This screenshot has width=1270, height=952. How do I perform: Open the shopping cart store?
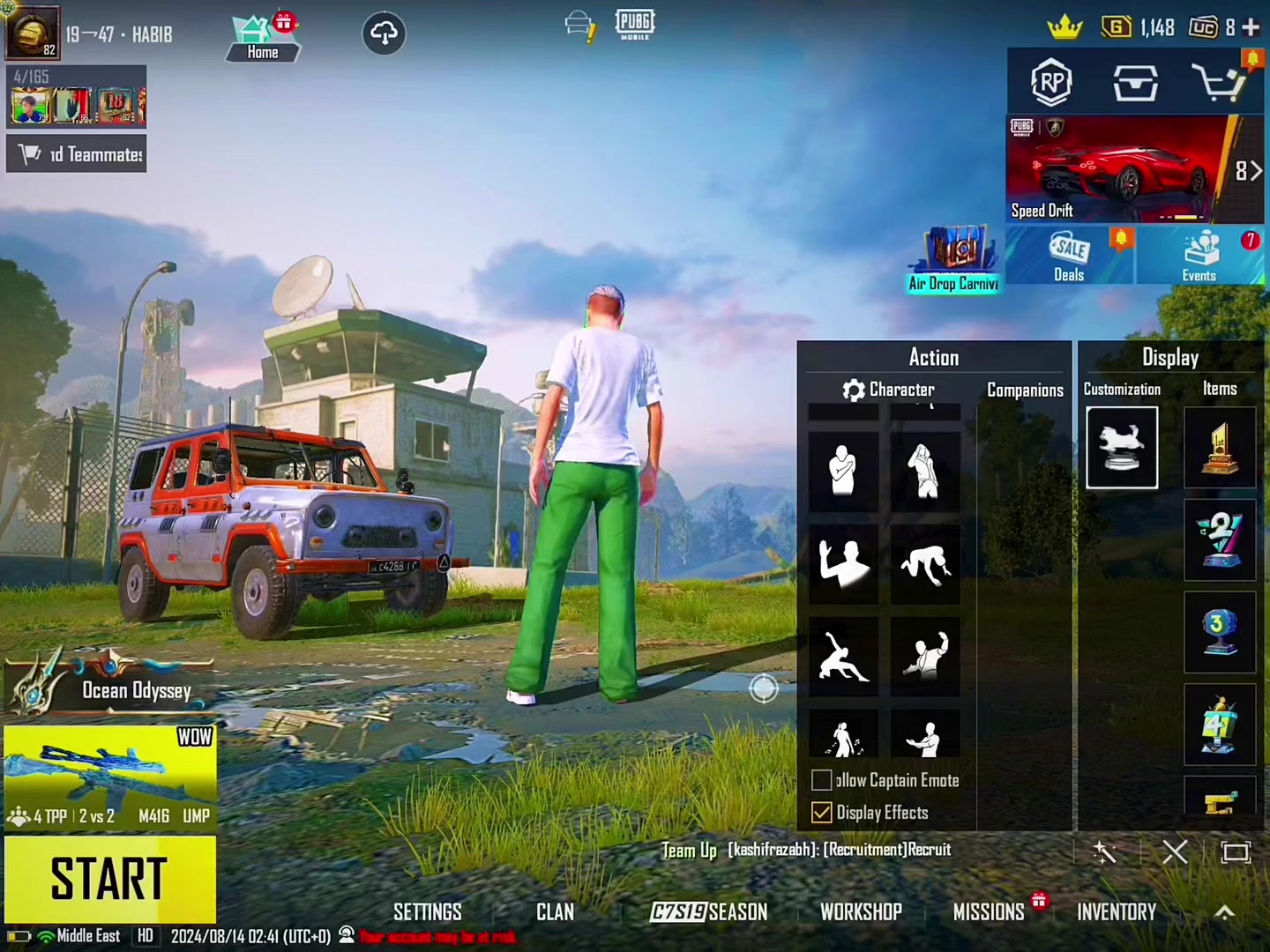[1219, 83]
